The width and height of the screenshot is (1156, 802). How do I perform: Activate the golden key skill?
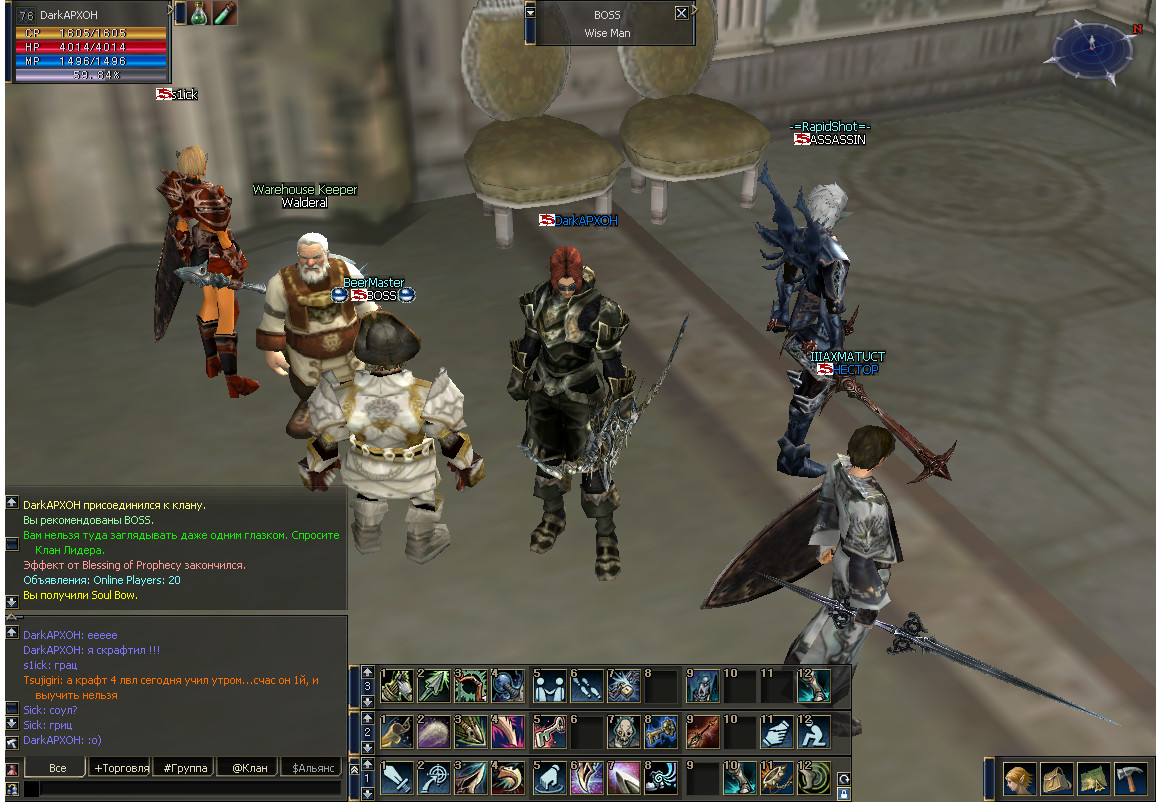(661, 732)
